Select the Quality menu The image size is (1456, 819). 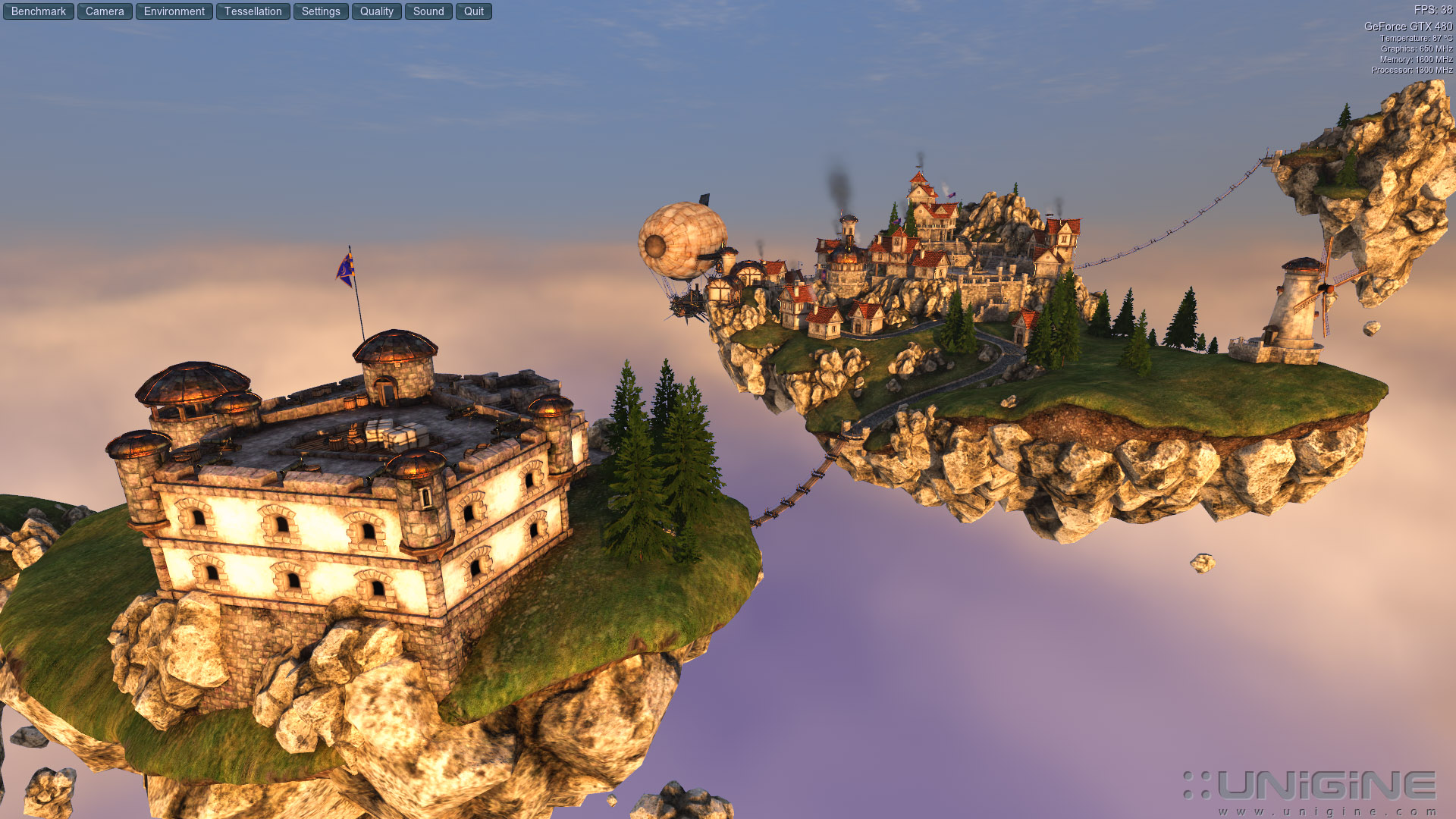377,11
